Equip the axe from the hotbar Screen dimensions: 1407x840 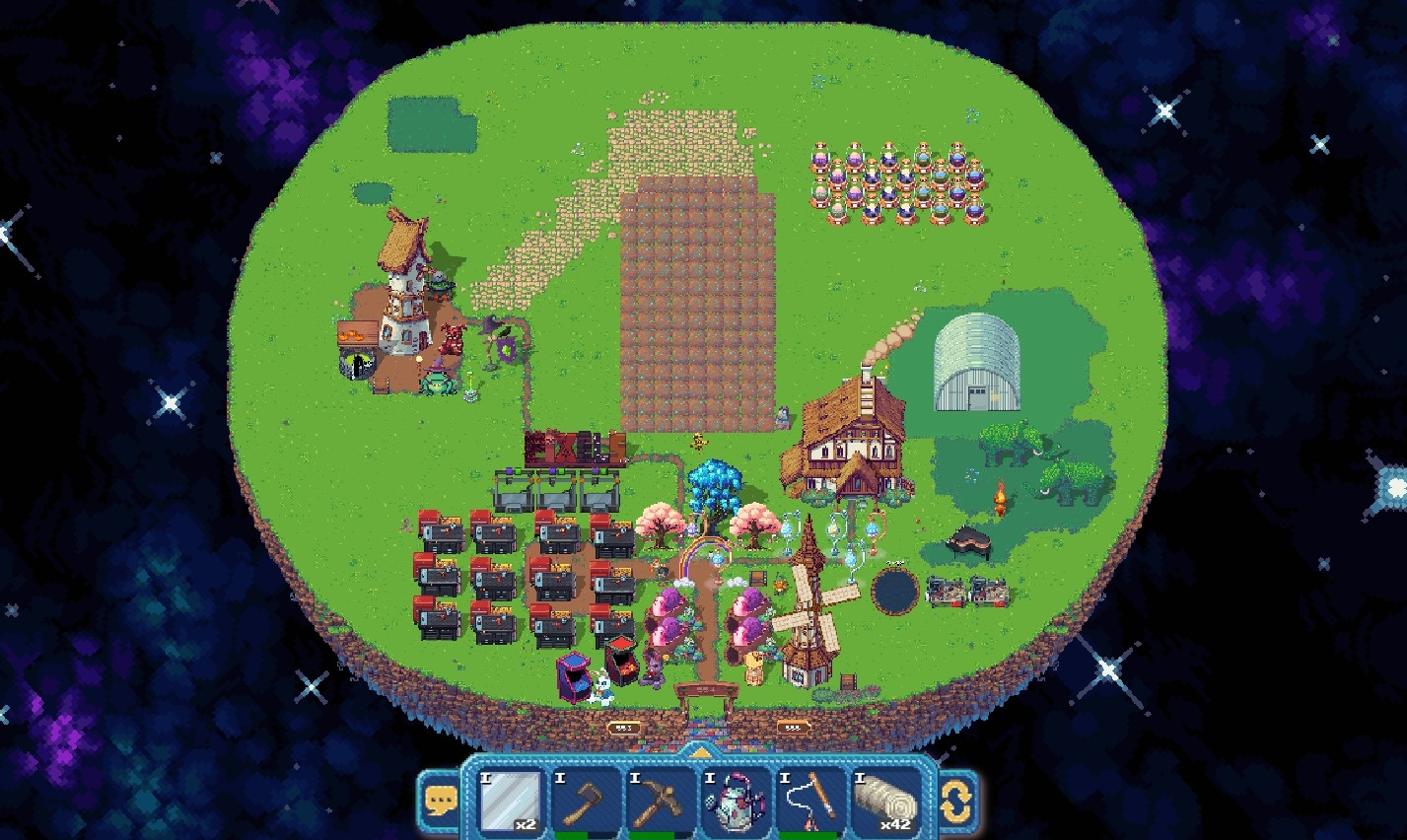[587, 800]
